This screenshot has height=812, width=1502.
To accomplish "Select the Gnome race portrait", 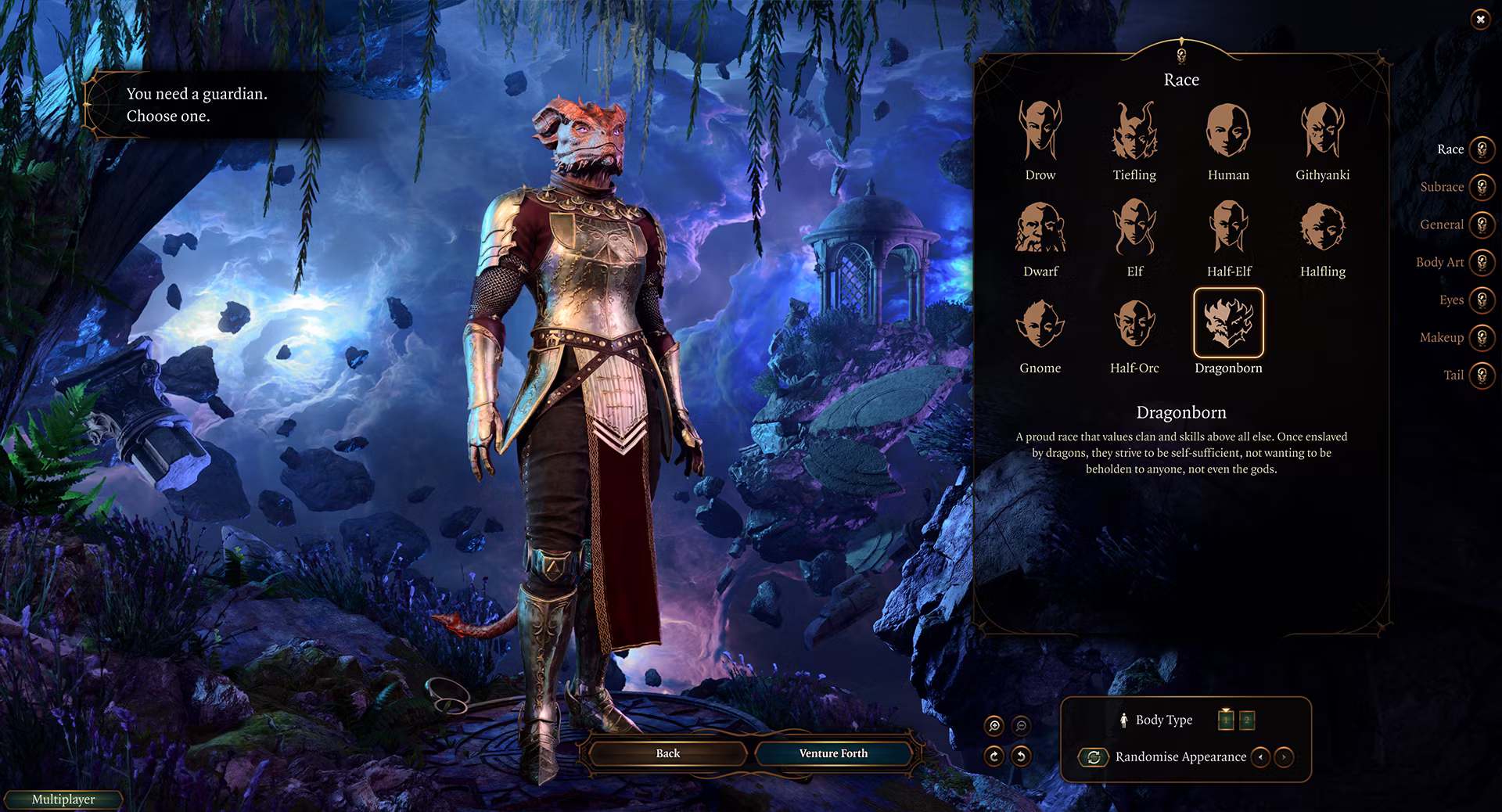I will pyautogui.click(x=1040, y=324).
